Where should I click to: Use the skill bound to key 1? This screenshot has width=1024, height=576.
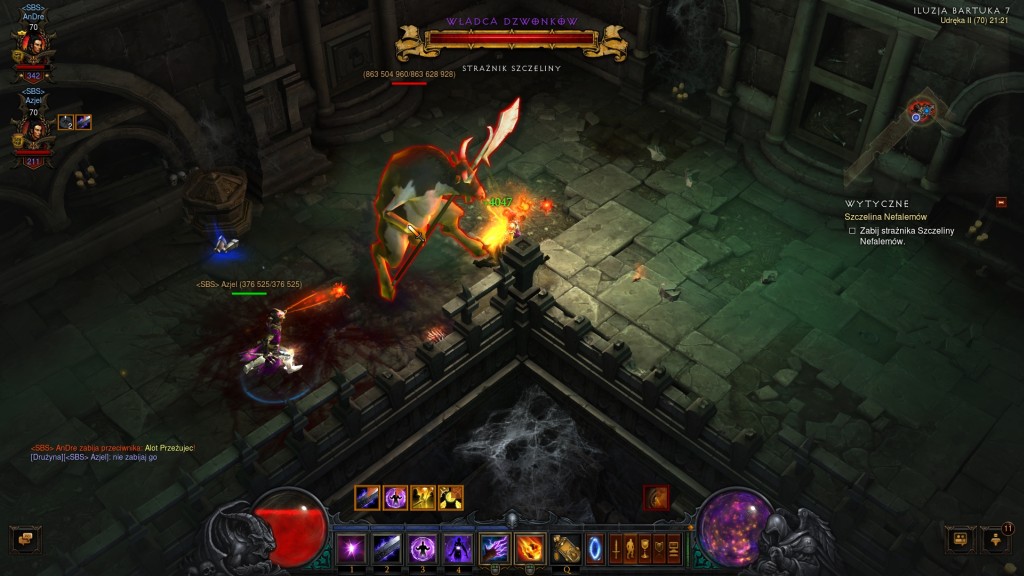point(350,547)
